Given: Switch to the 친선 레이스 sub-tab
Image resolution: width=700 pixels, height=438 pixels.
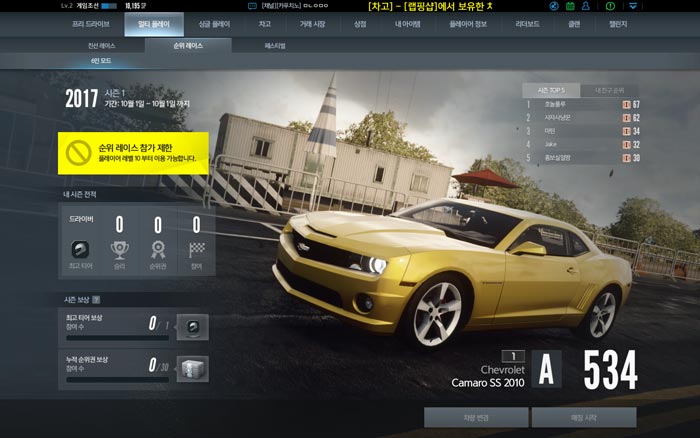Looking at the screenshot, I should (101, 46).
